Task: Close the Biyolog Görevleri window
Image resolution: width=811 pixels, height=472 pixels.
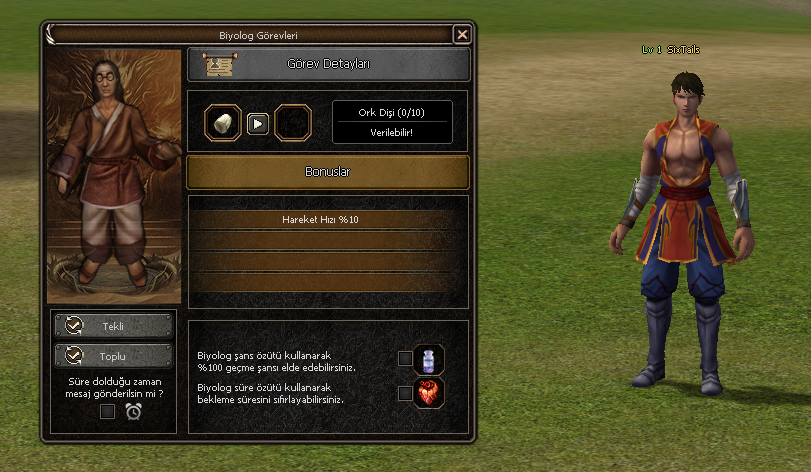Action: coord(462,34)
